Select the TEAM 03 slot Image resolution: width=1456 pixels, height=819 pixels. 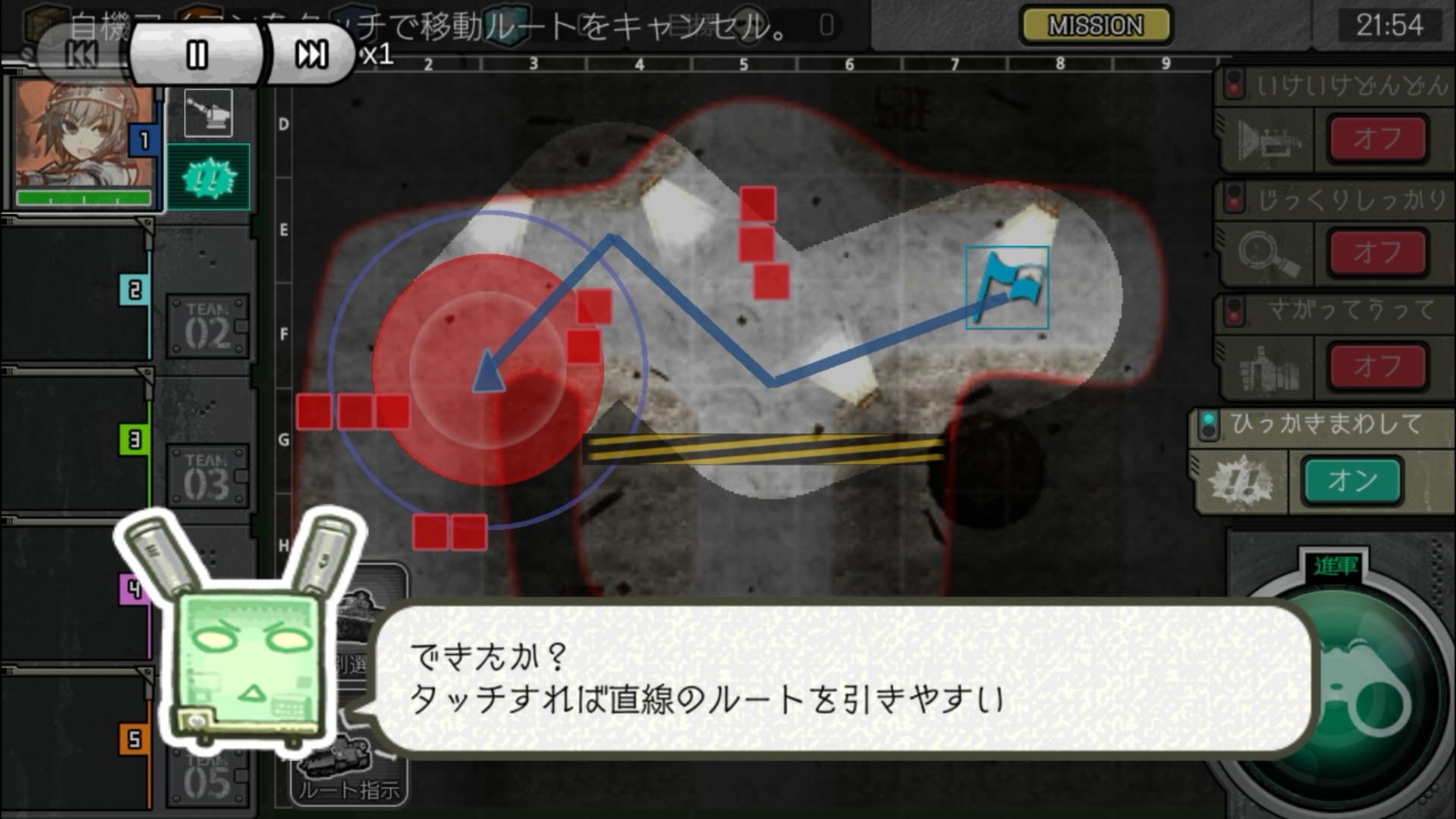coord(207,477)
